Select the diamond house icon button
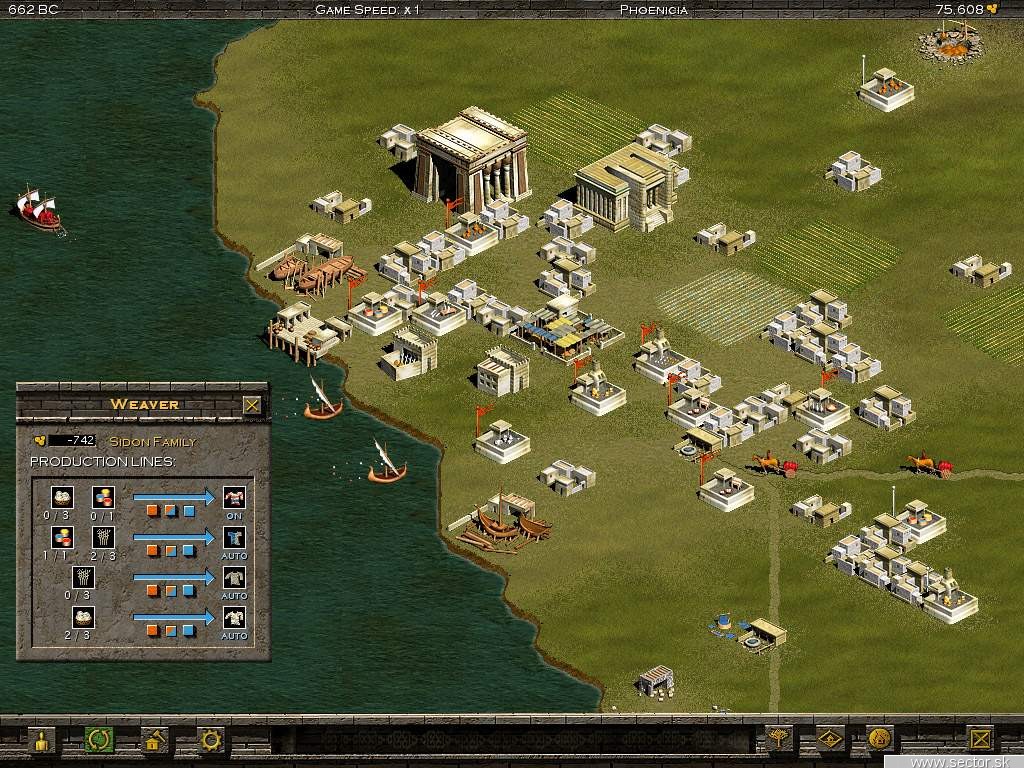Viewport: 1024px width, 768px height. point(829,740)
